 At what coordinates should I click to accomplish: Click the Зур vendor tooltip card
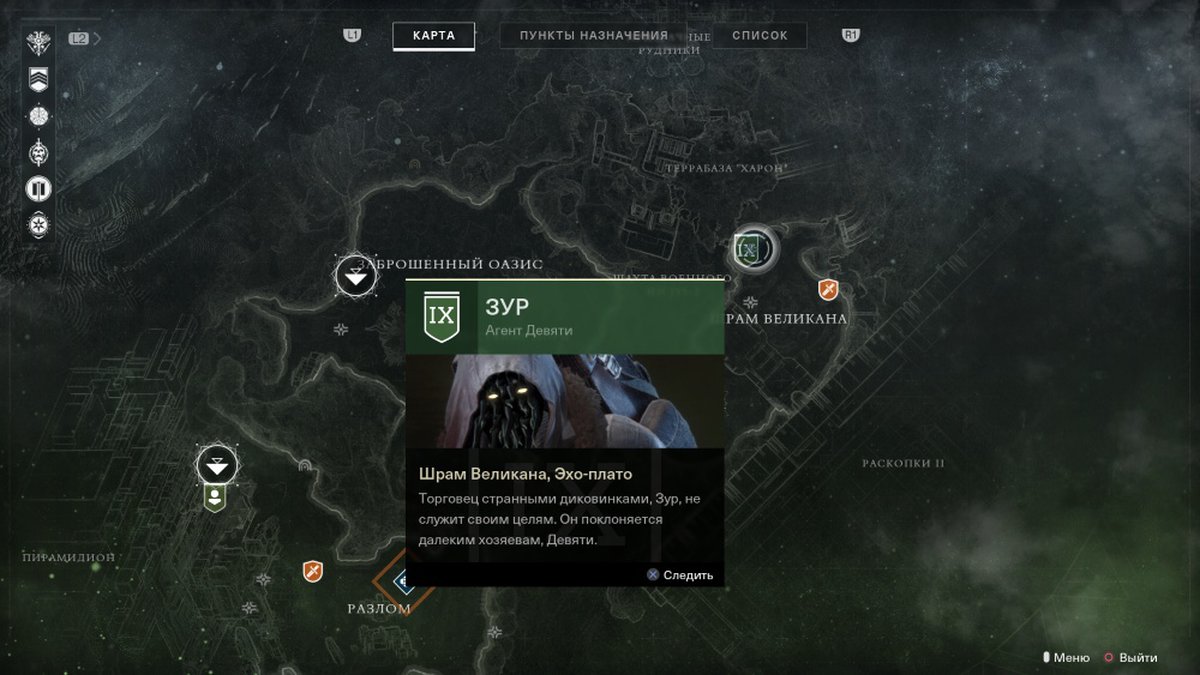(x=564, y=432)
